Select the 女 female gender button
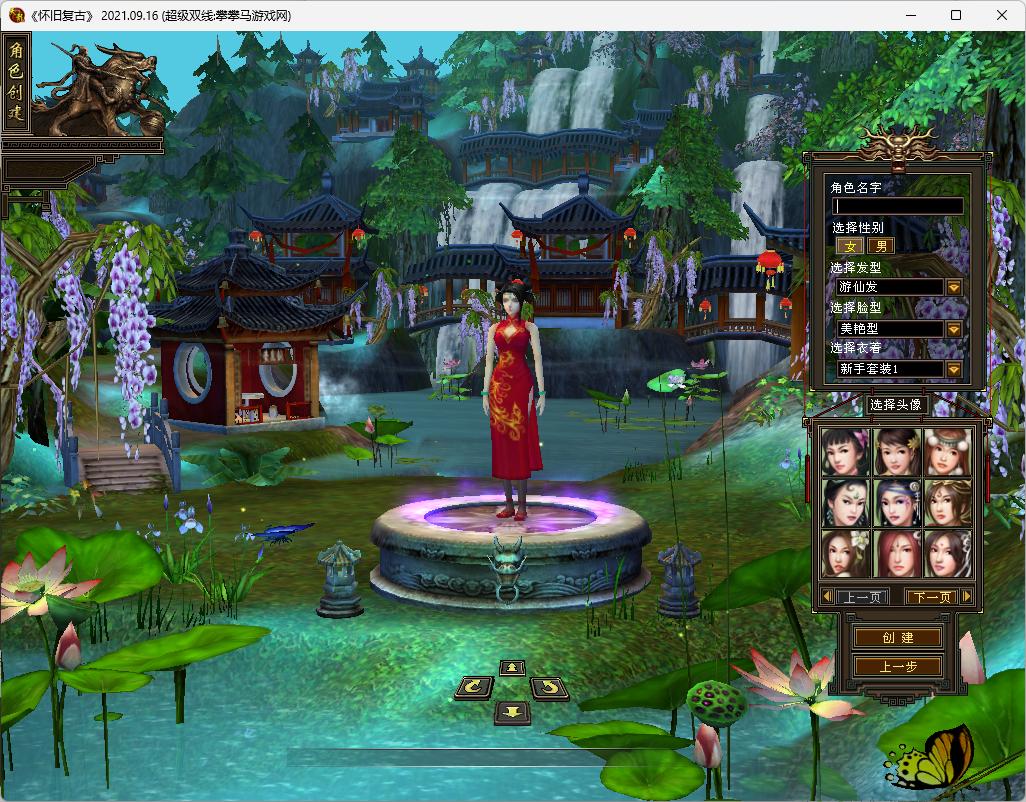Image resolution: width=1026 pixels, height=802 pixels. pos(851,246)
